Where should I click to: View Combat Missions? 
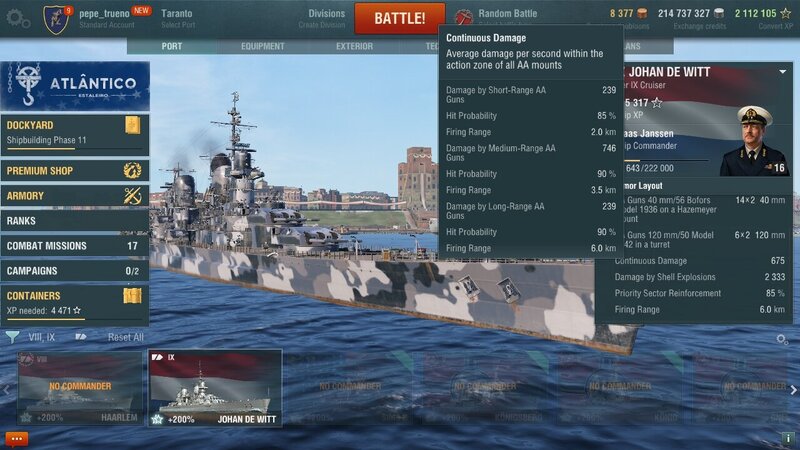(x=75, y=246)
